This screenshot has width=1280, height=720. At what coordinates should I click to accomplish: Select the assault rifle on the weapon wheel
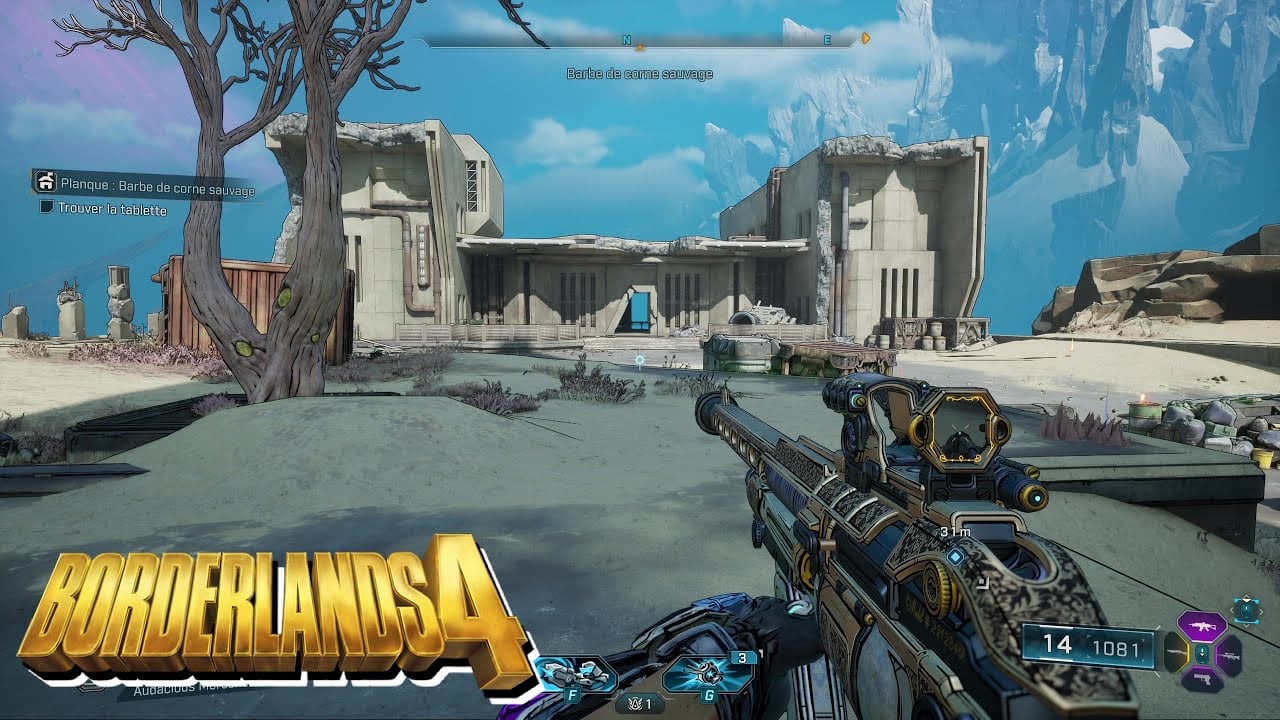(1202, 626)
